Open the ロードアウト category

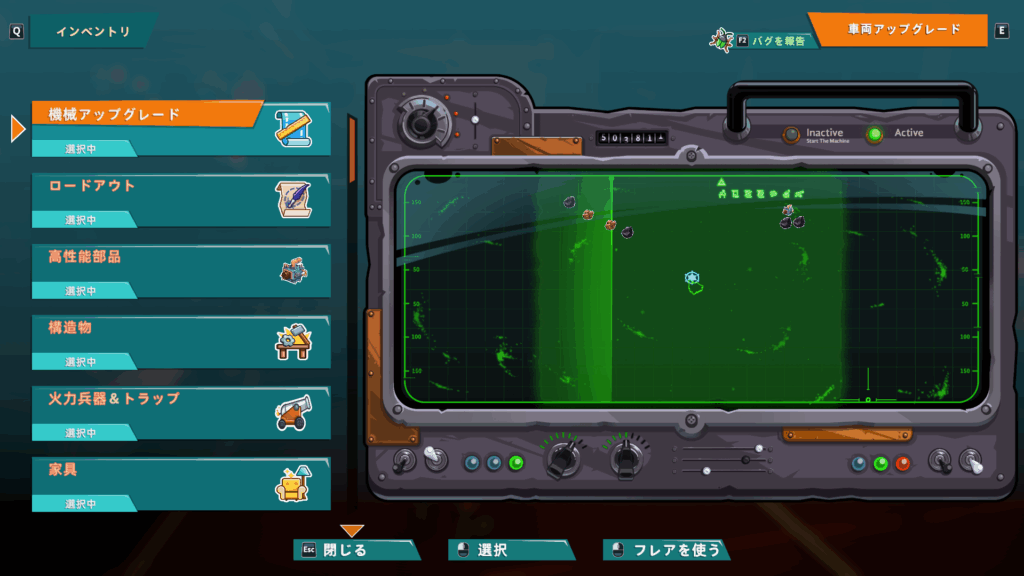[x=180, y=198]
